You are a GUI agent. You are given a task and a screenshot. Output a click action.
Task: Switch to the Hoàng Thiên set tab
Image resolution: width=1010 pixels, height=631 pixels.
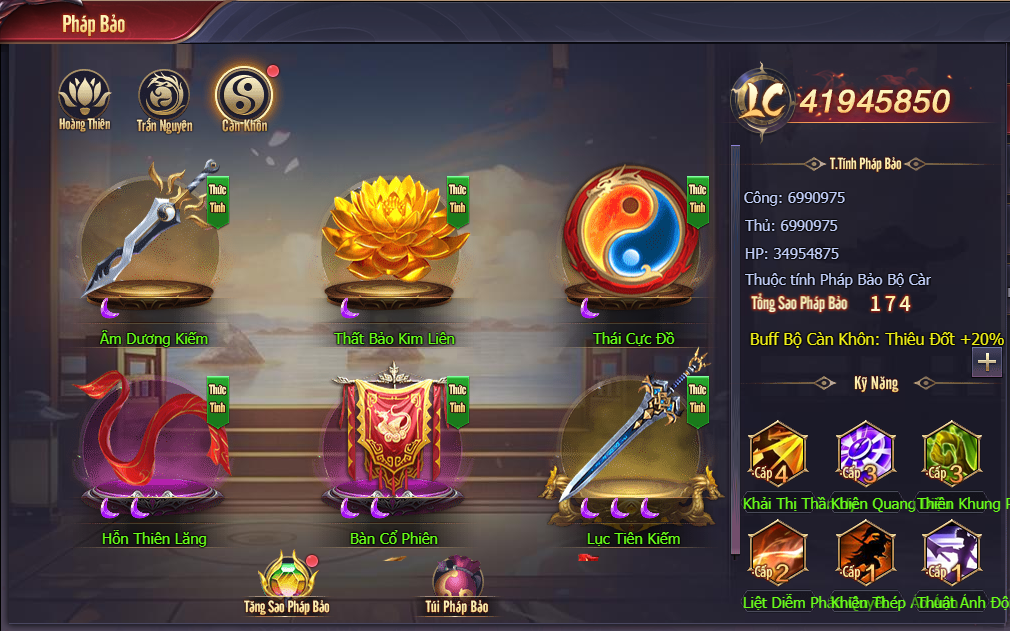83,94
